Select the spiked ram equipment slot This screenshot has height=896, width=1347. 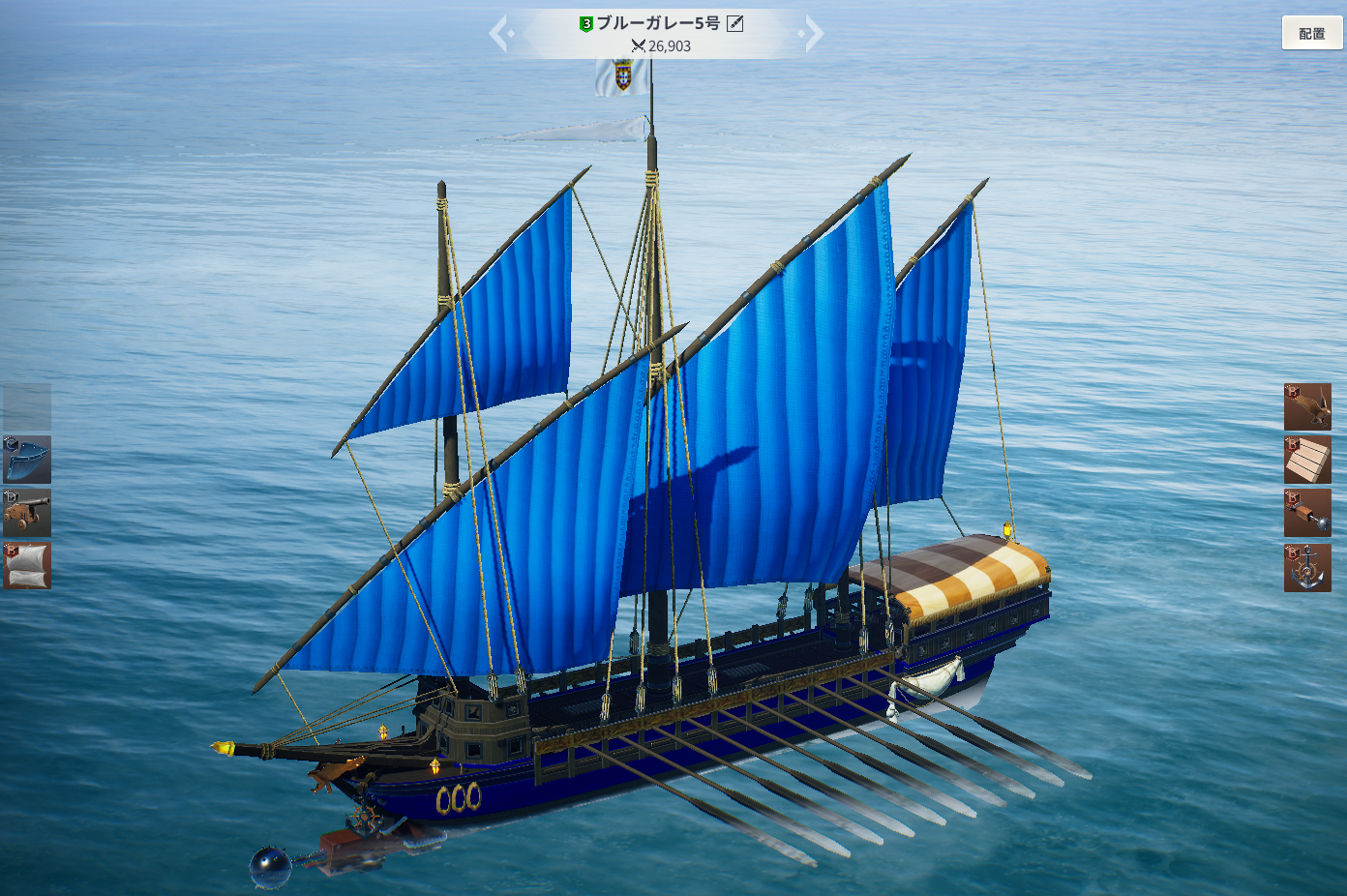click(x=1307, y=513)
